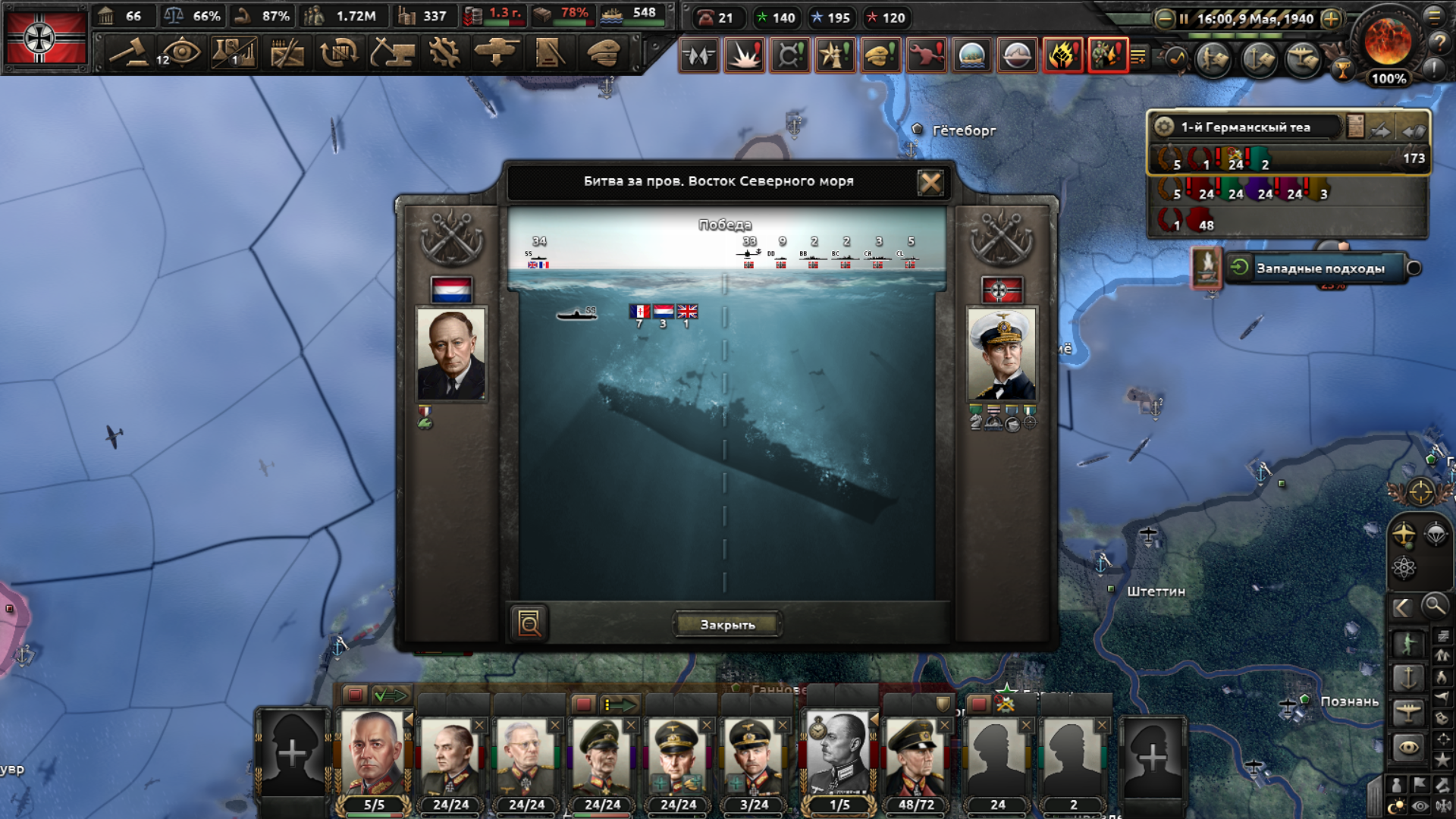
Task: Select Западные подходы naval region entry
Action: (x=1319, y=268)
